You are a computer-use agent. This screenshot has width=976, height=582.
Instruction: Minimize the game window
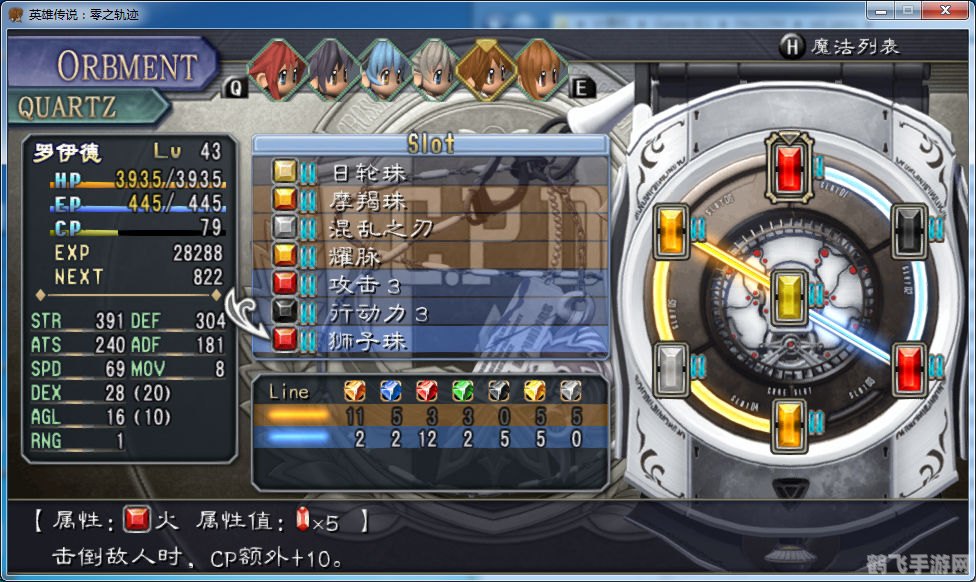pyautogui.click(x=880, y=11)
